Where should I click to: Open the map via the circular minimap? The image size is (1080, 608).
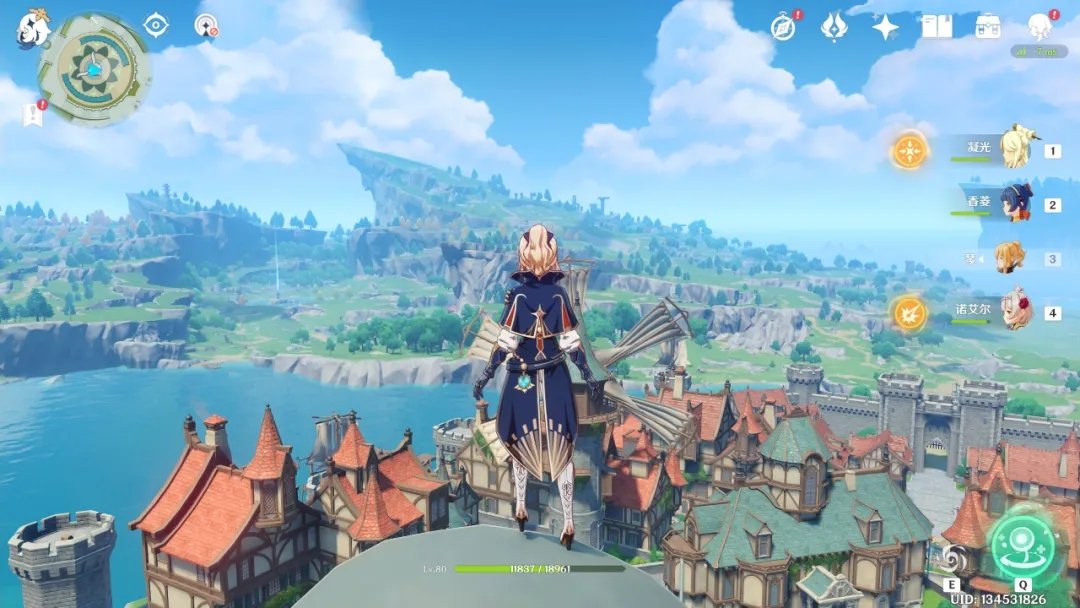94,68
